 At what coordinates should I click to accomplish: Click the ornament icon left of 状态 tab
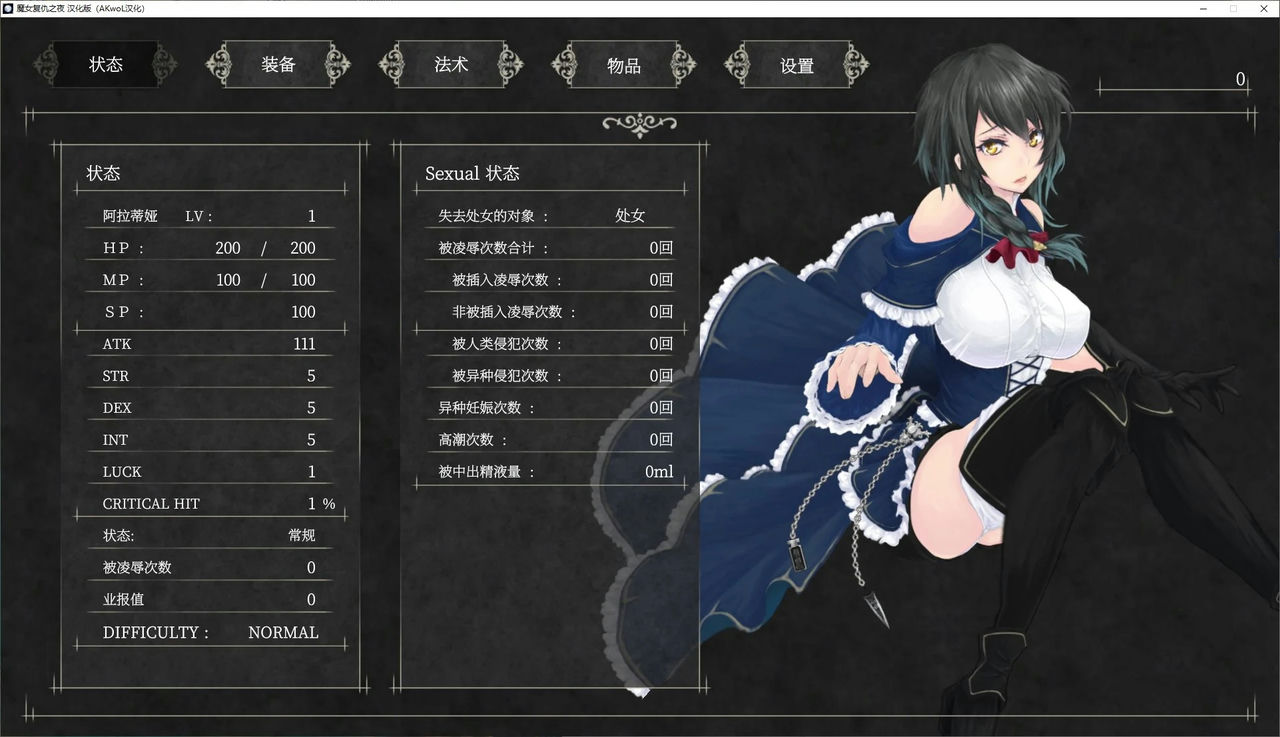point(47,64)
